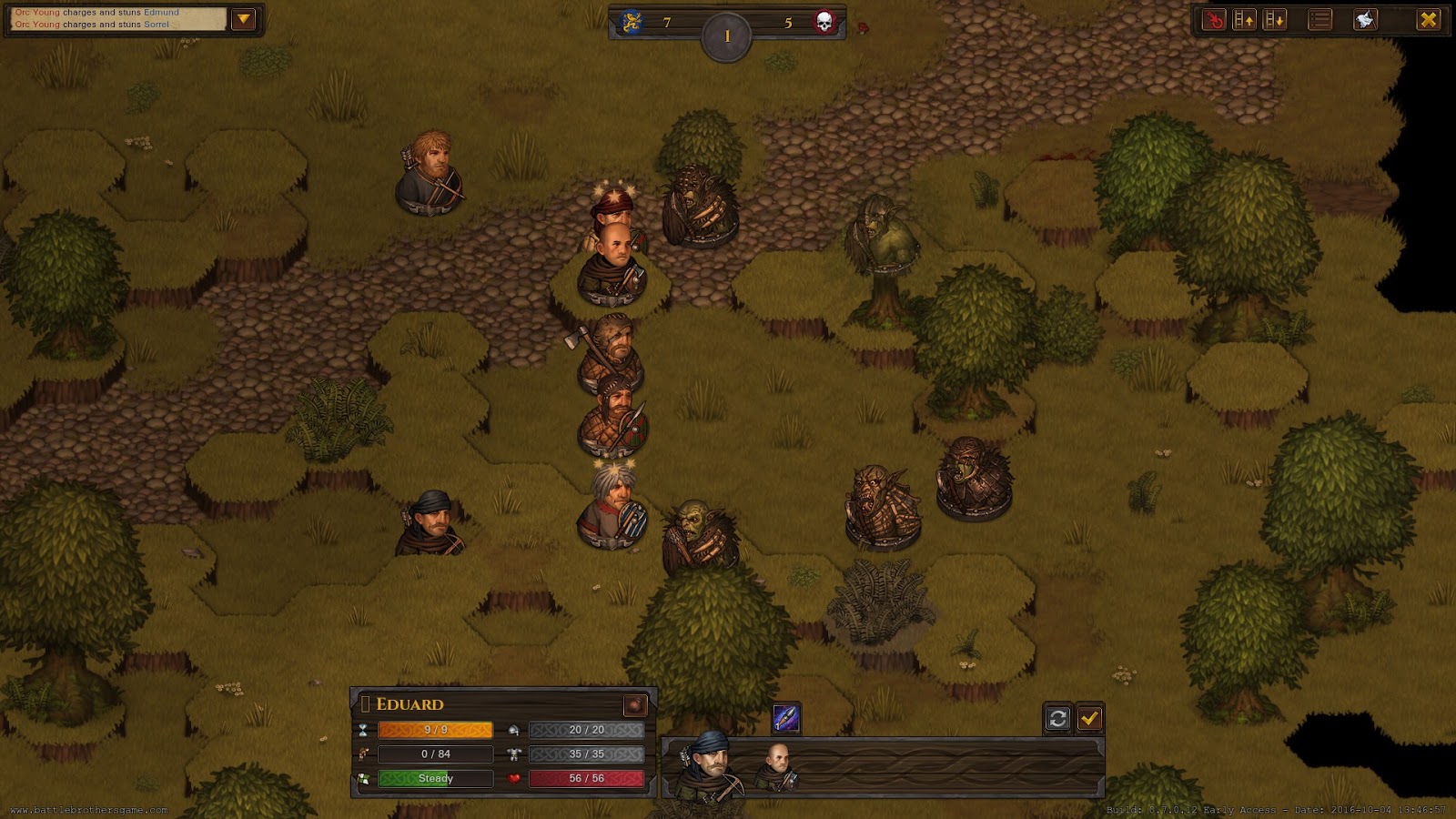
Task: Select the move-down initiative ladder icon
Action: click(x=1274, y=18)
